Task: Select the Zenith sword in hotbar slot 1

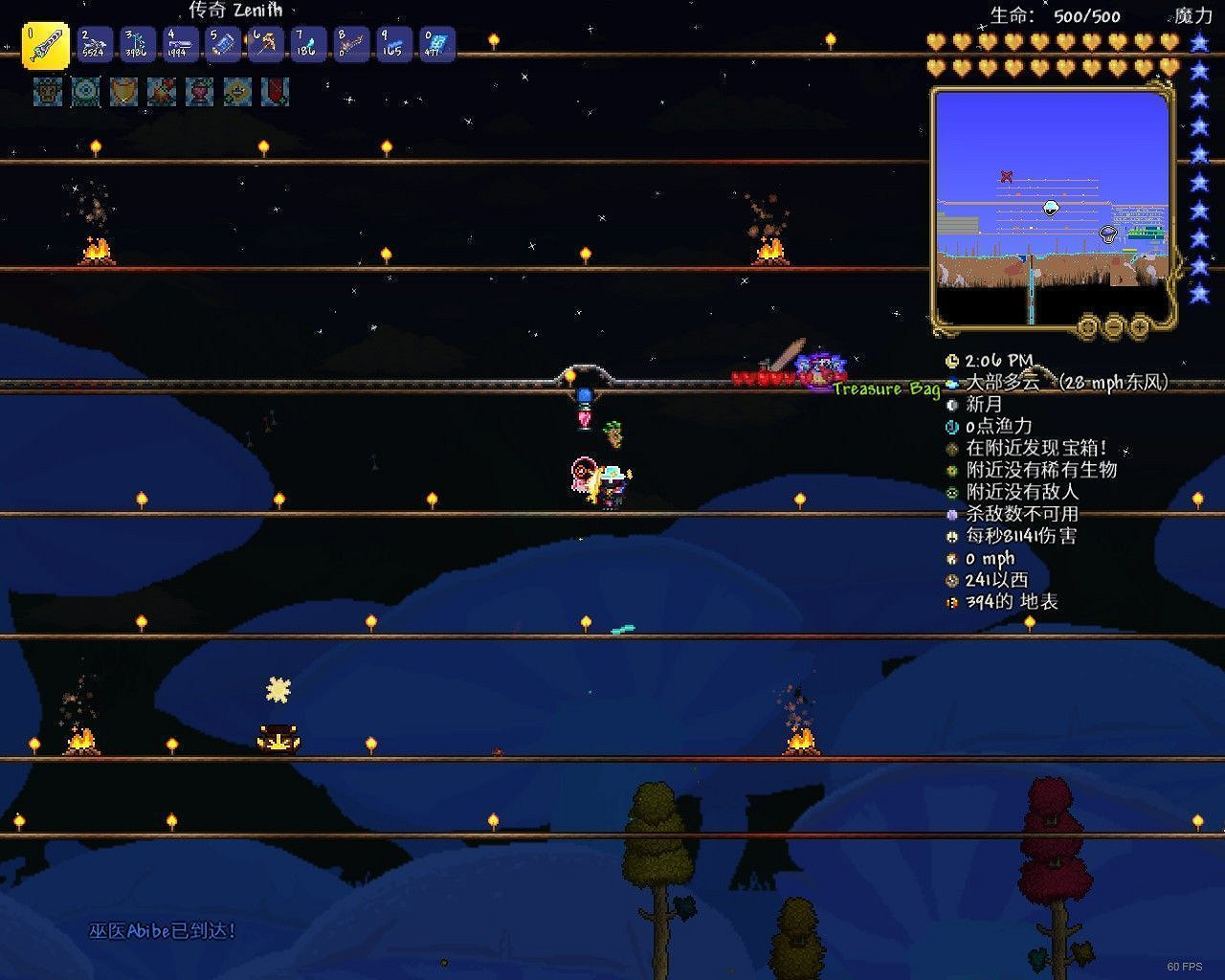Action: [x=43, y=44]
